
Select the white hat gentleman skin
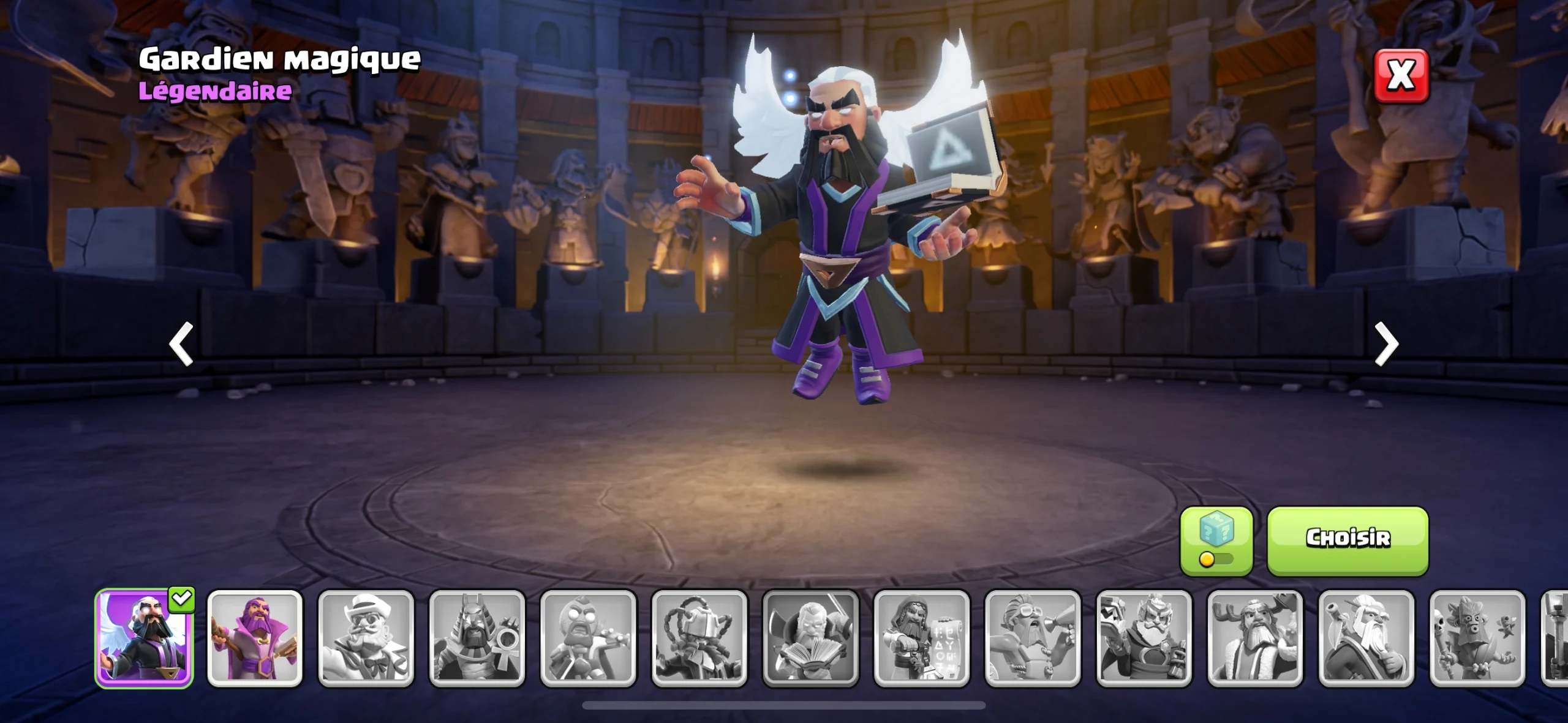(x=366, y=639)
